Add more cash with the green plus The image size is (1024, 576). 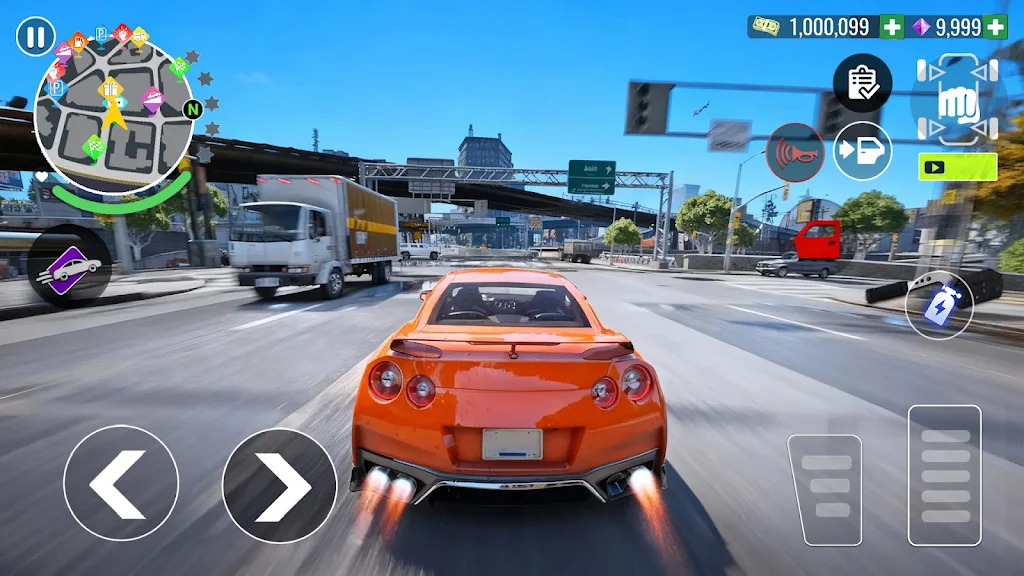892,27
